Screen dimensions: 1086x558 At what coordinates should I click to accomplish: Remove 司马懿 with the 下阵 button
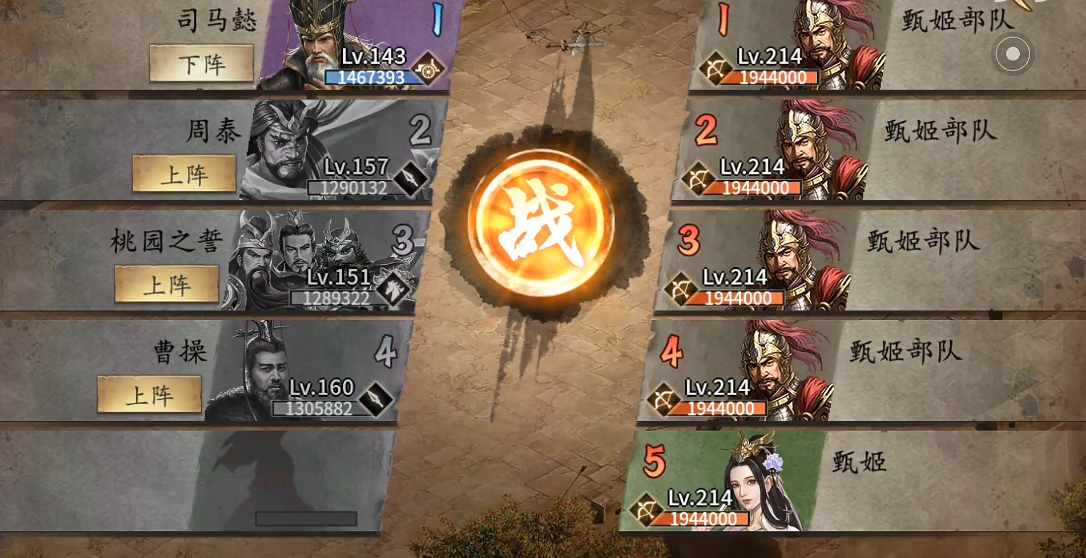pos(201,64)
